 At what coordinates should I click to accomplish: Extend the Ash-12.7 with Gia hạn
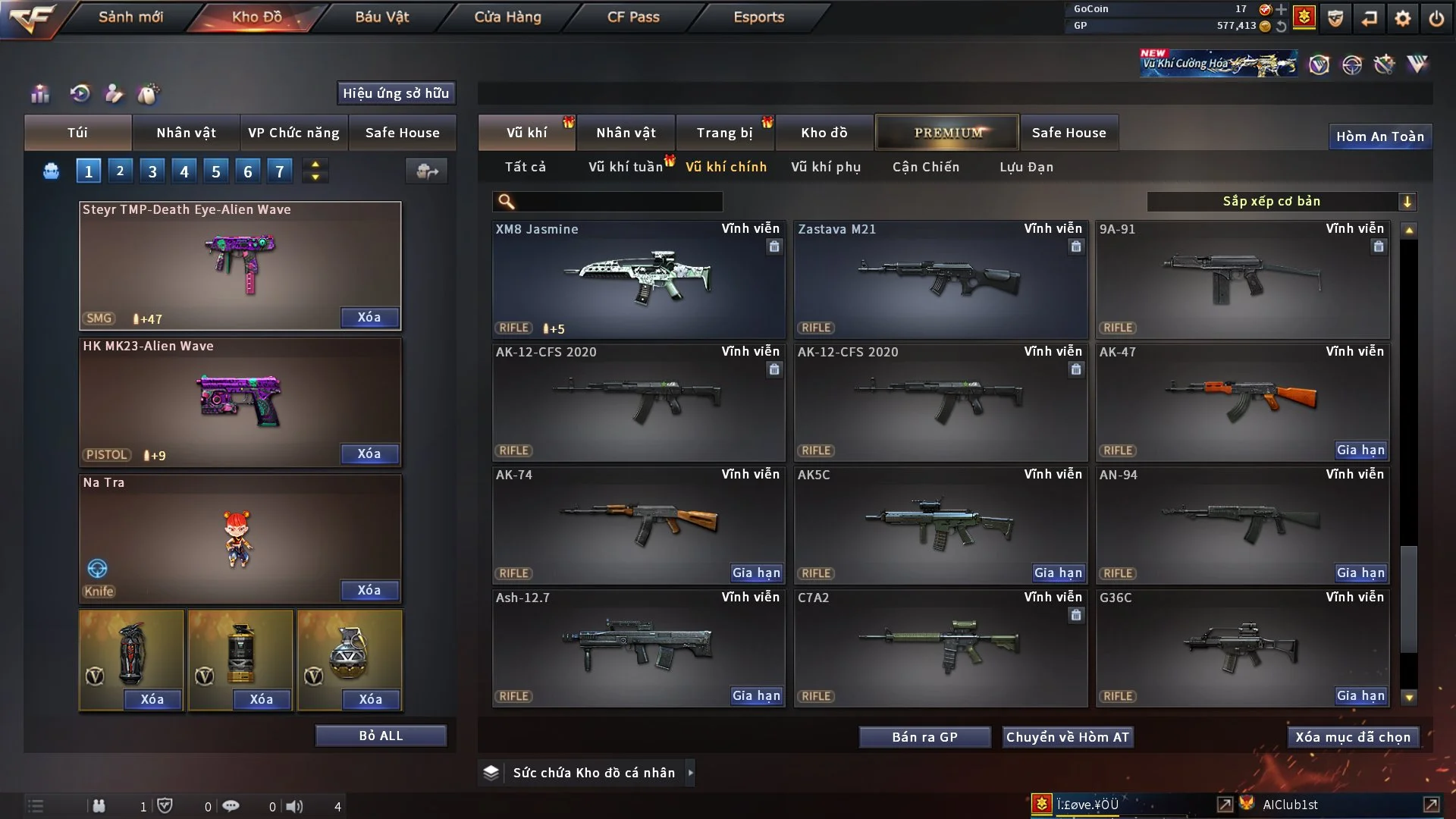coord(756,696)
